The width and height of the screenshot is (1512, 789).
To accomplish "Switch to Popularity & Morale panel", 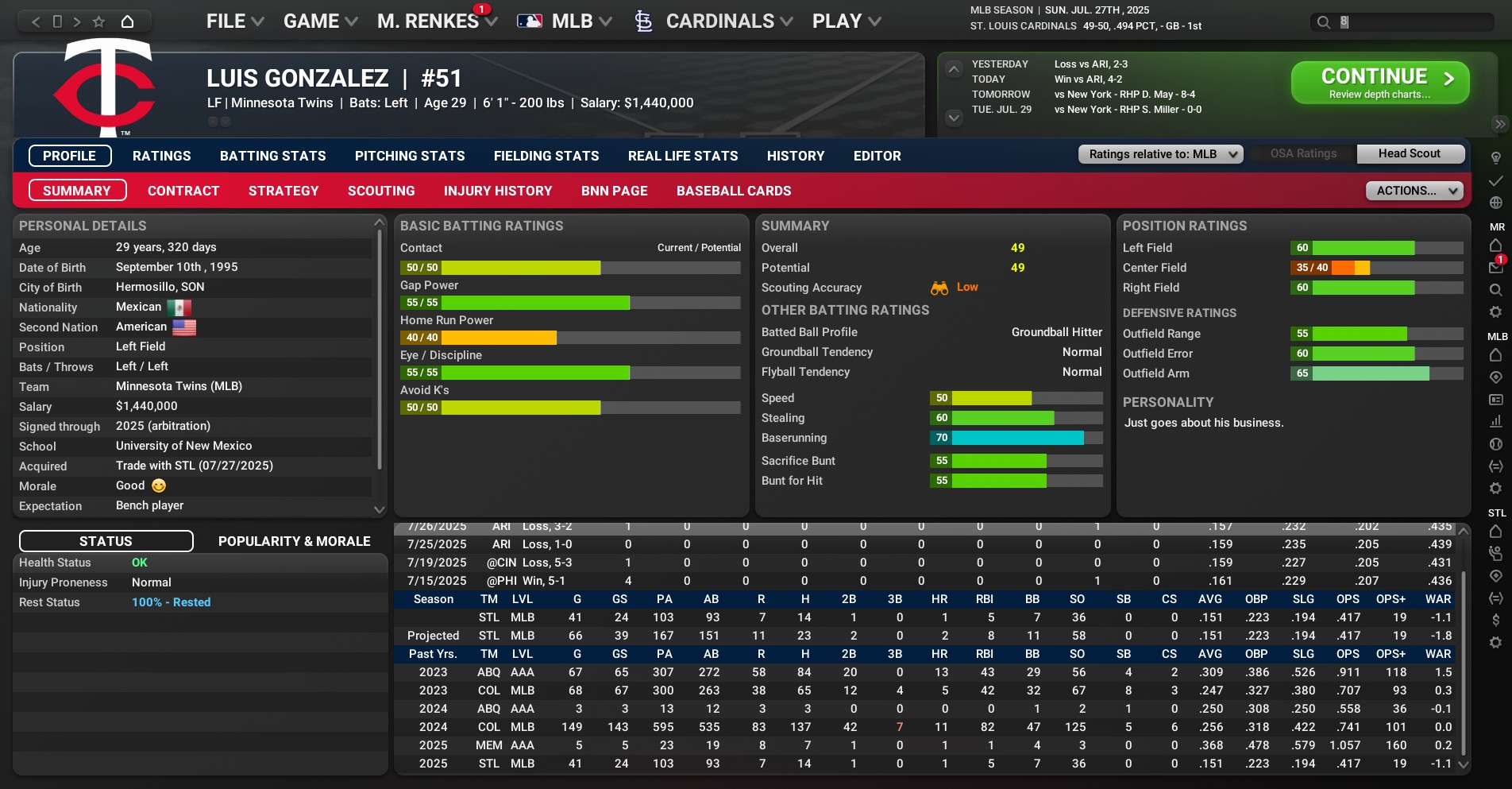I will (294, 541).
